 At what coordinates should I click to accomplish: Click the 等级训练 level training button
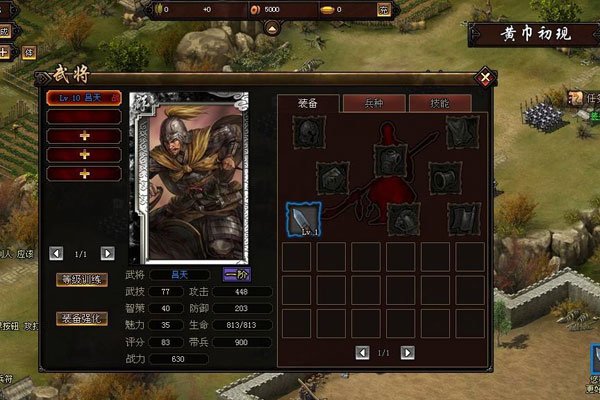[x=81, y=280]
